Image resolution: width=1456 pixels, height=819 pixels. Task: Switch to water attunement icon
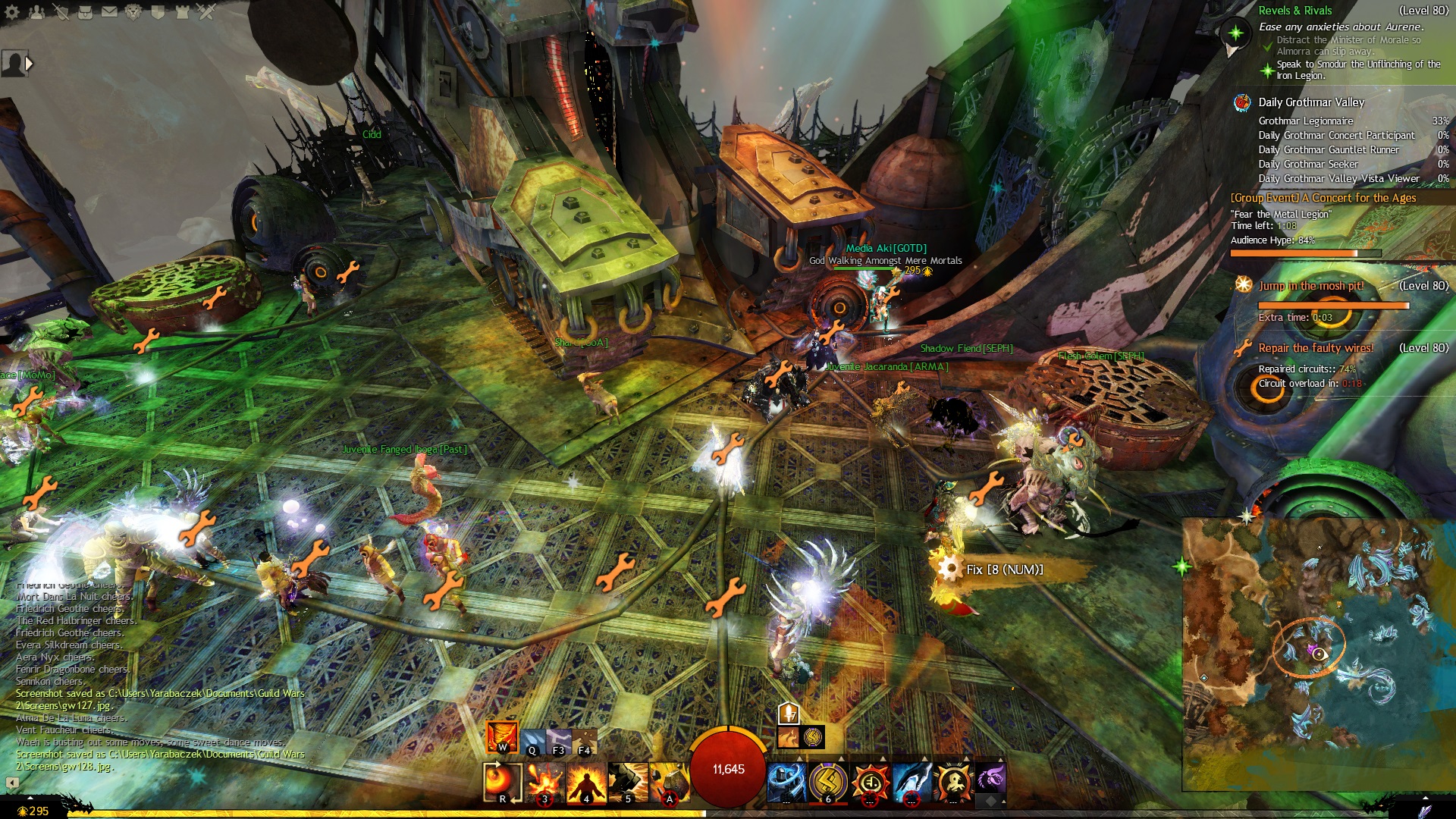click(533, 742)
